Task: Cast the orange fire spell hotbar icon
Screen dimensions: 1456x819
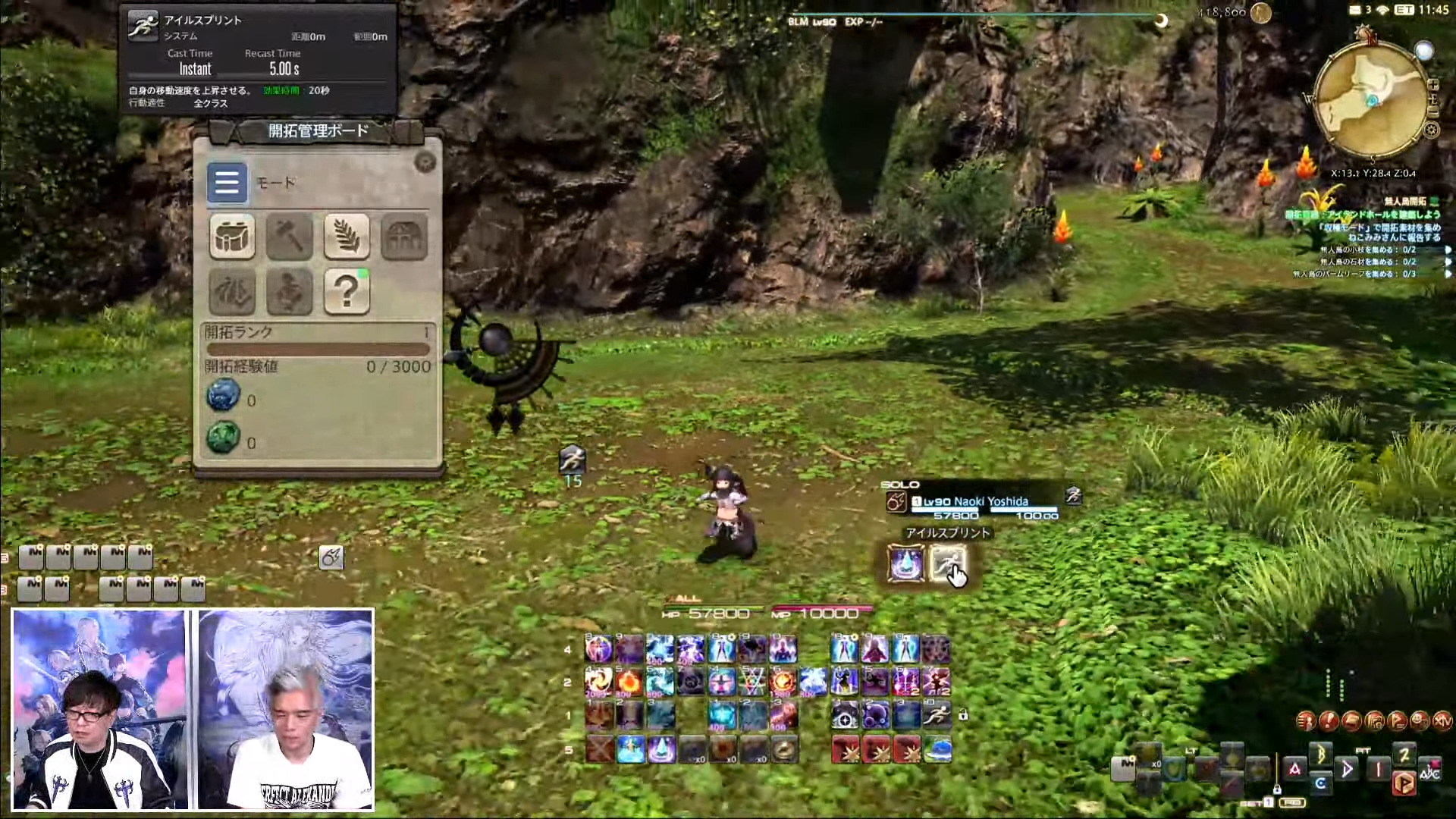Action: coord(629,682)
